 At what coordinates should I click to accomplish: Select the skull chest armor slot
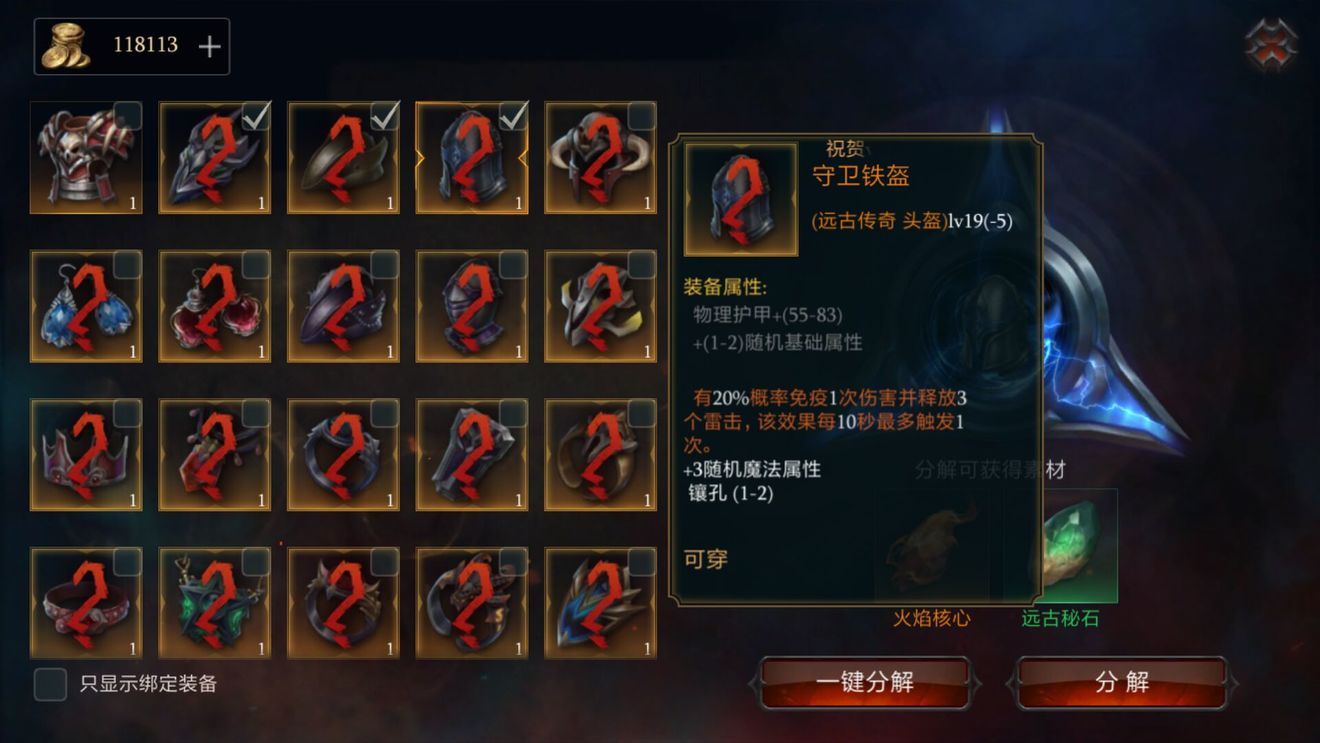(x=86, y=158)
